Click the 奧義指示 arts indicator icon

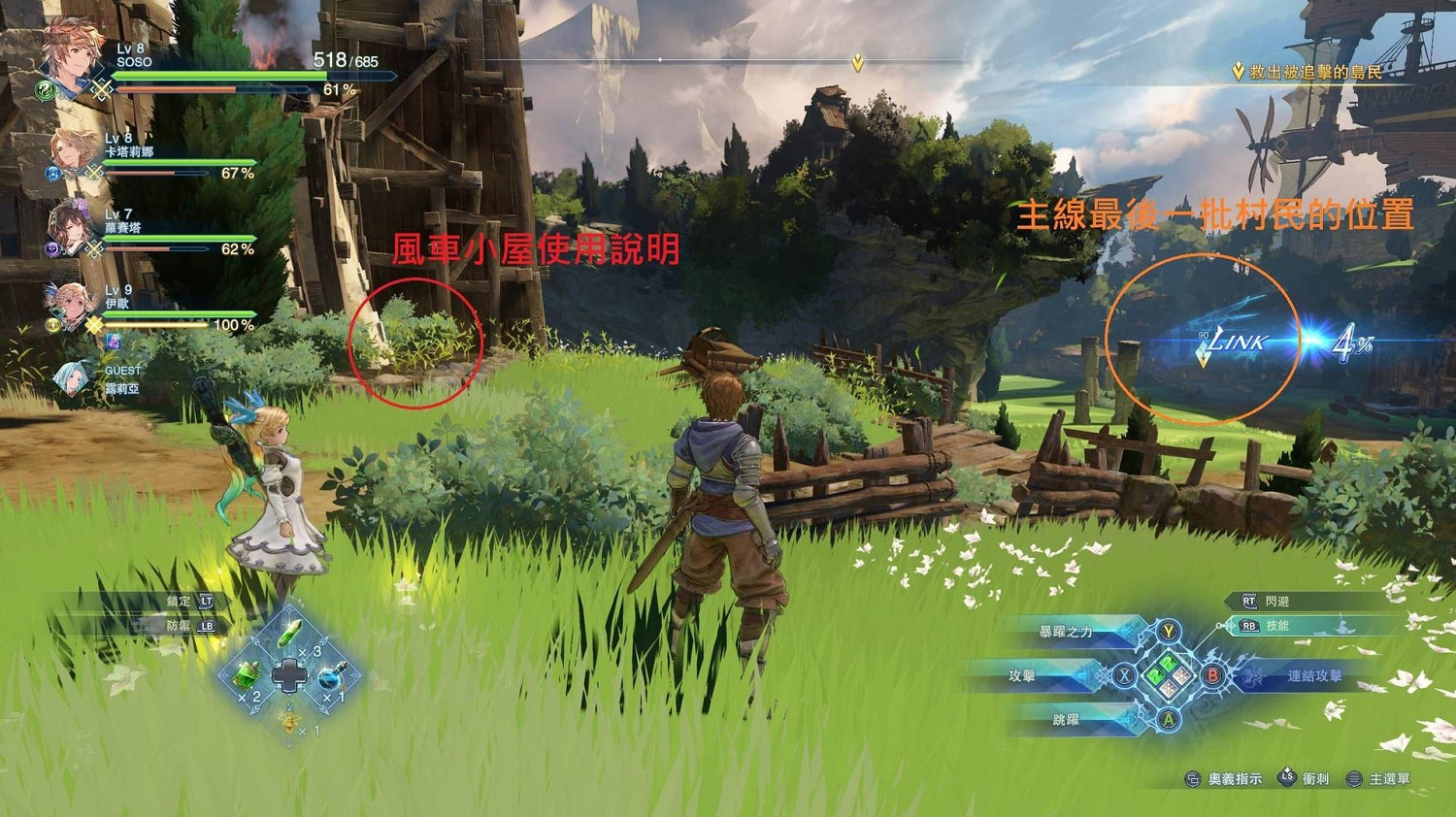click(1192, 777)
